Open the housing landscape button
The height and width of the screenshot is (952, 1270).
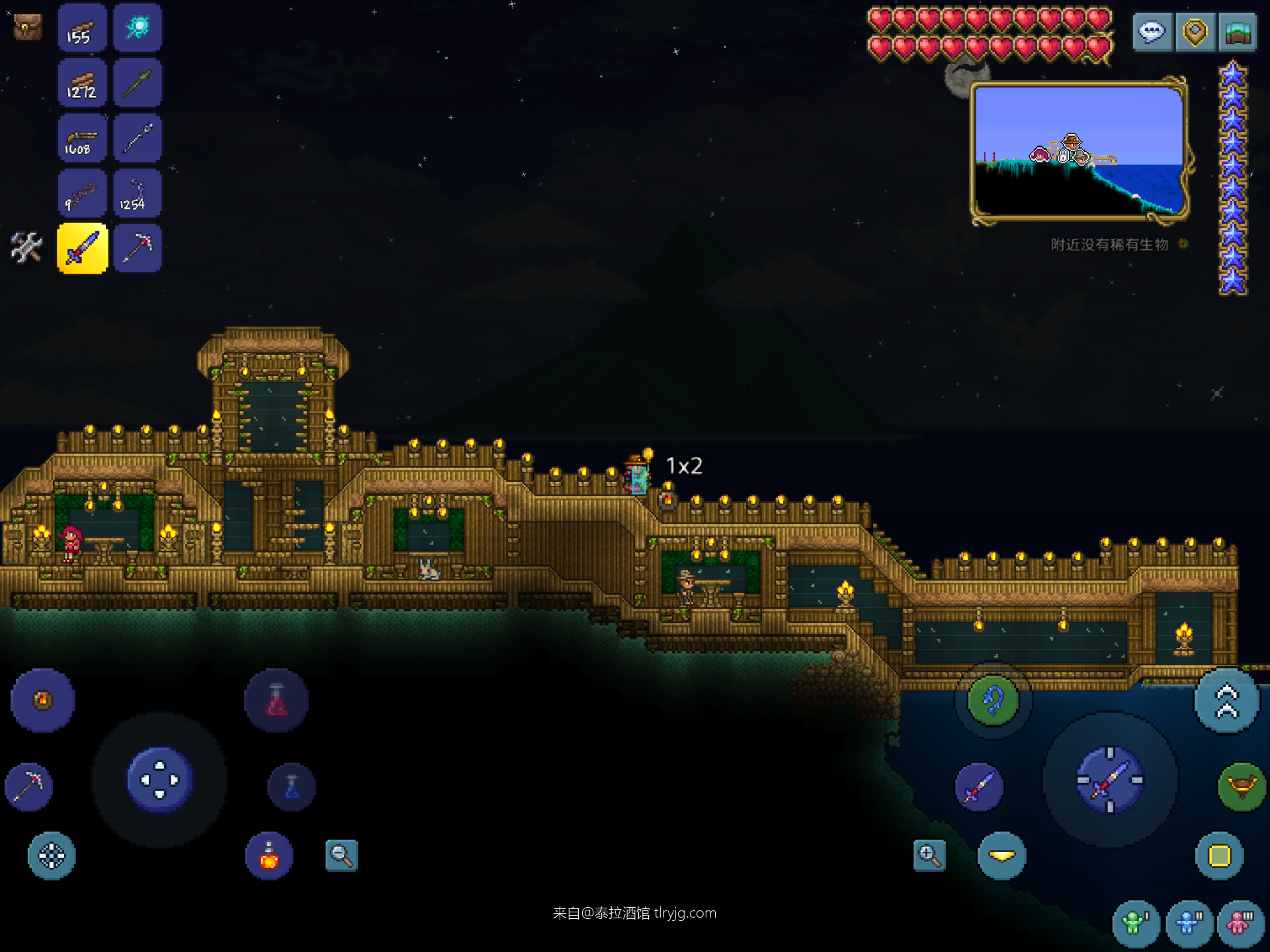[x=1238, y=32]
